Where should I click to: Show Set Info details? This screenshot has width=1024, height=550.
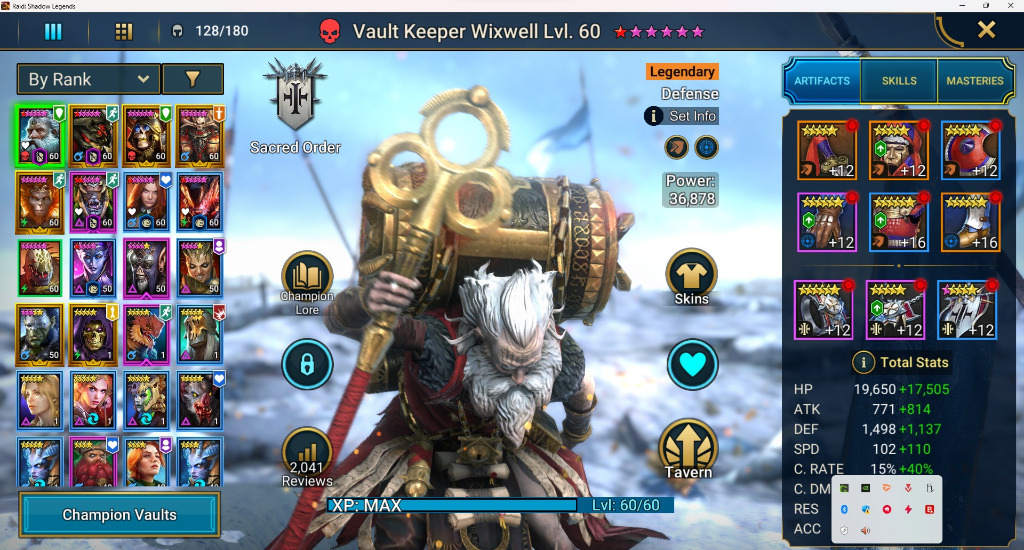681,116
